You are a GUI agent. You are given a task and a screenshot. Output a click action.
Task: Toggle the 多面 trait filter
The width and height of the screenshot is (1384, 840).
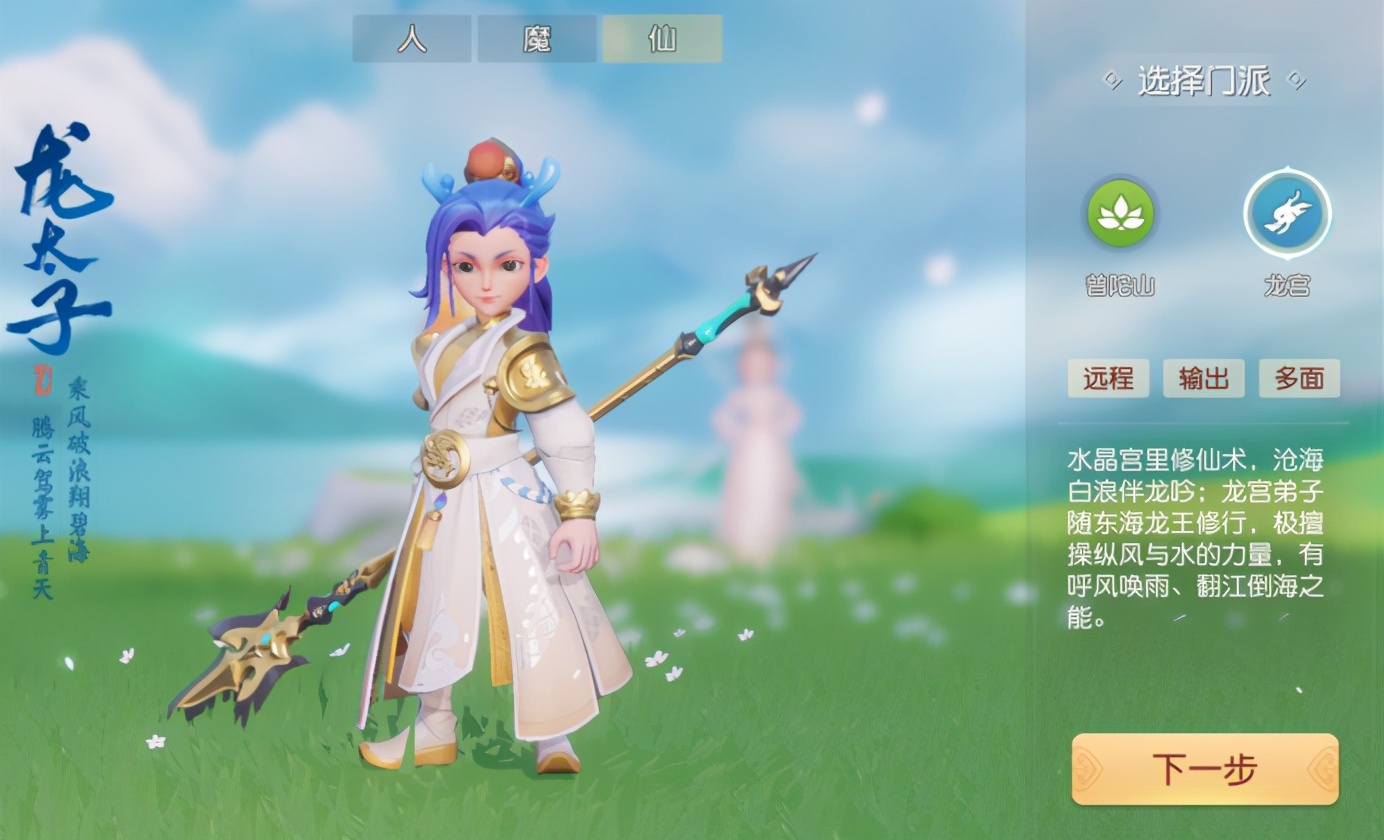coord(1299,379)
